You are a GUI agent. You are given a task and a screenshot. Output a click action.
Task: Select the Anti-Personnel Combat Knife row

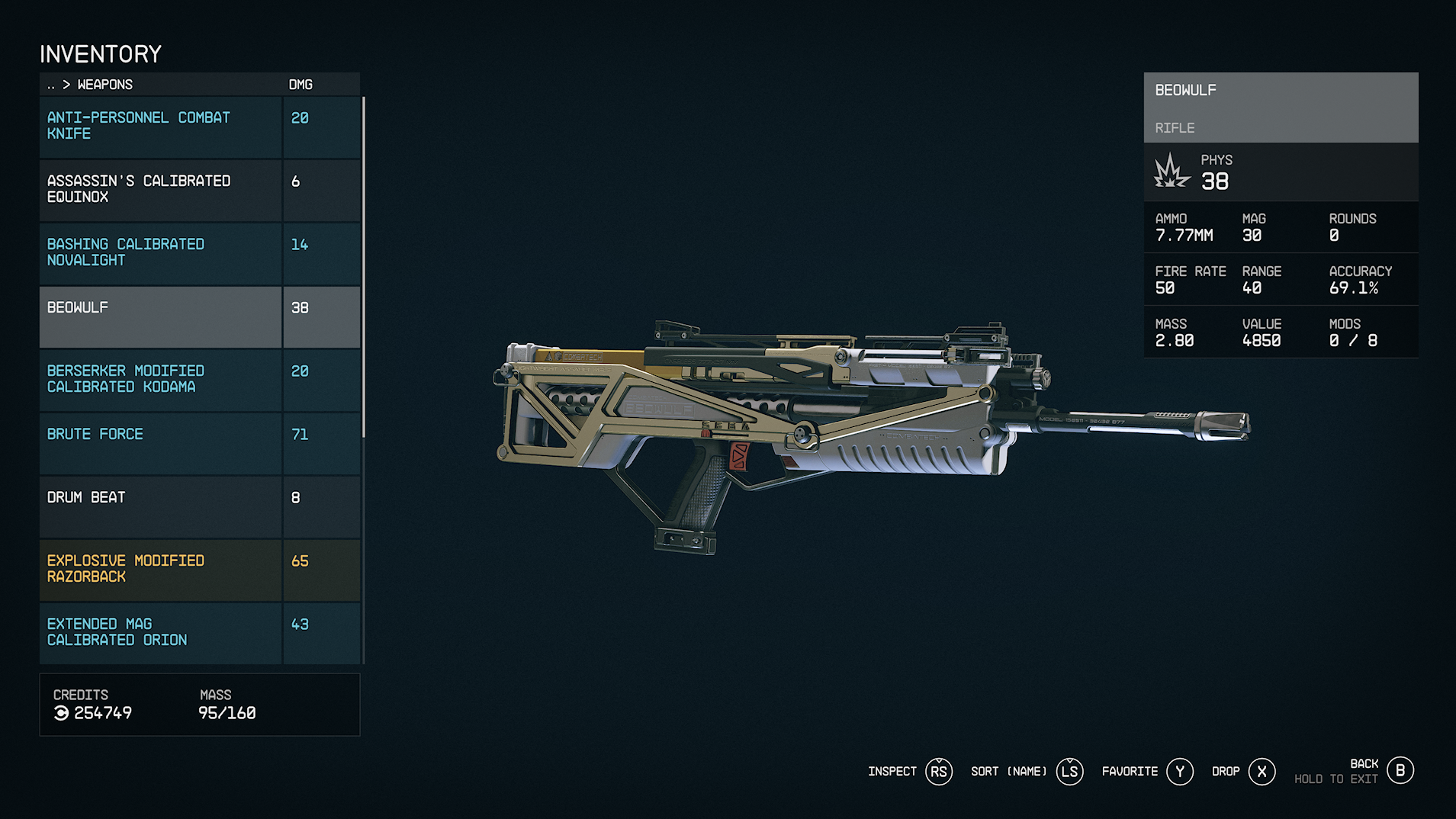click(161, 127)
